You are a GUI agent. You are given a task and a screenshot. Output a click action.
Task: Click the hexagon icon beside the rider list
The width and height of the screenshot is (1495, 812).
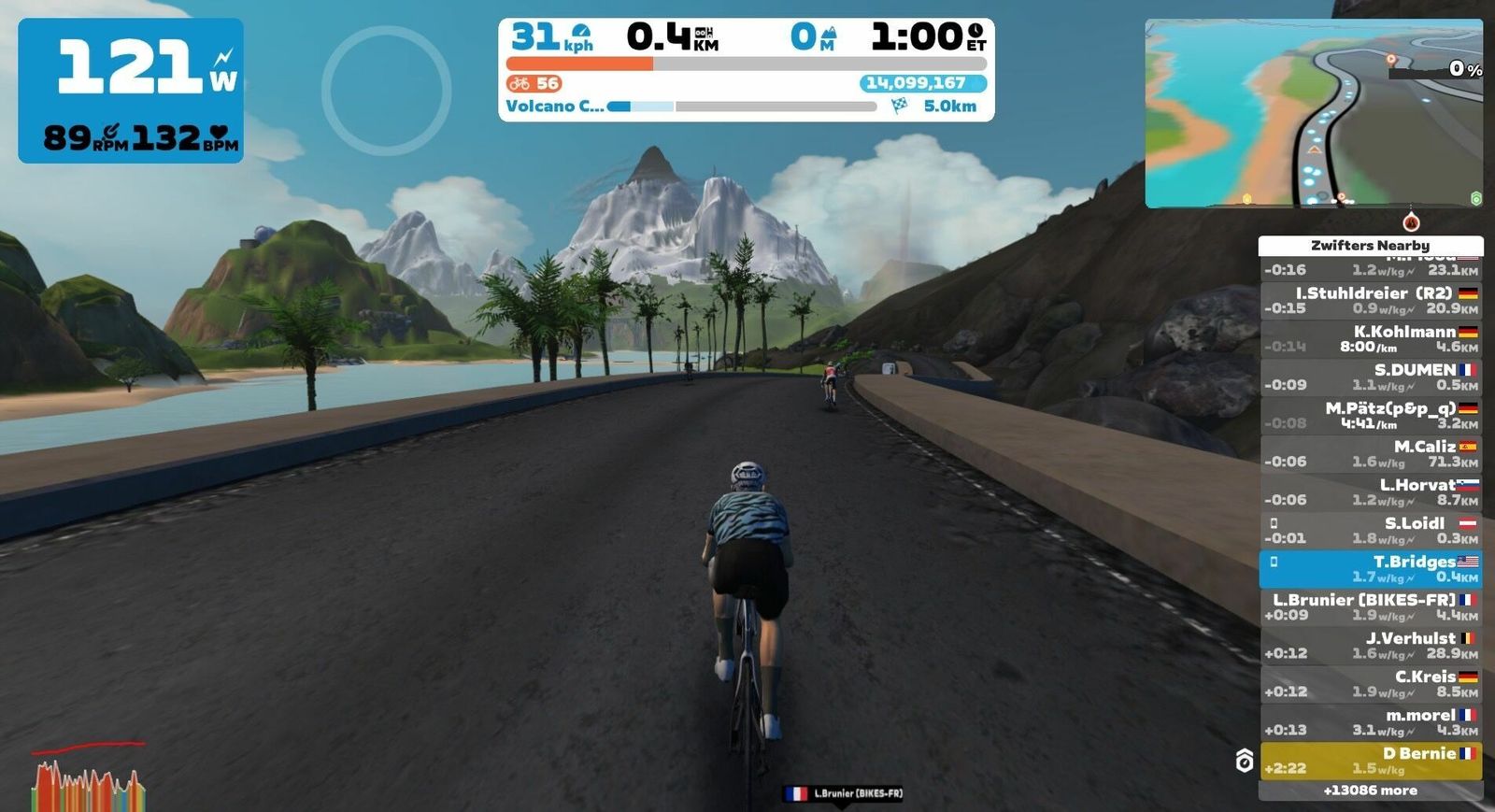pos(1244,761)
